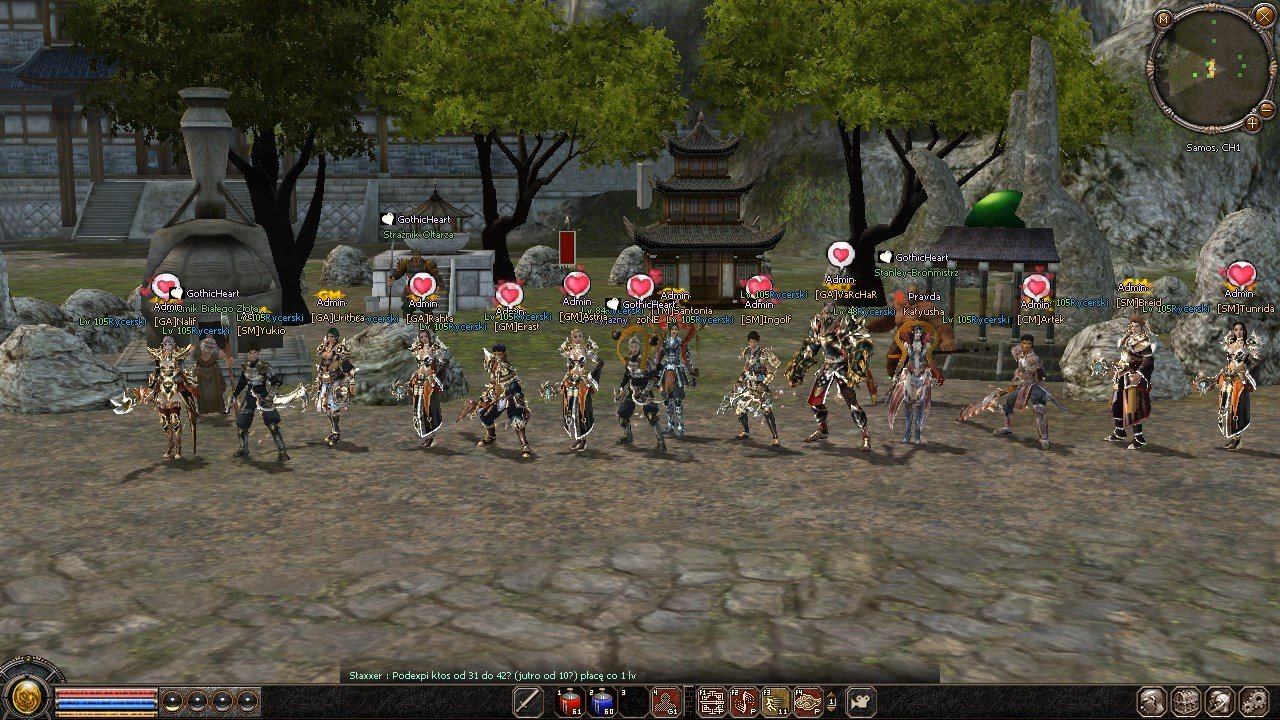
Task: Open the inventory bag button
Action: pyautogui.click(x=1186, y=701)
